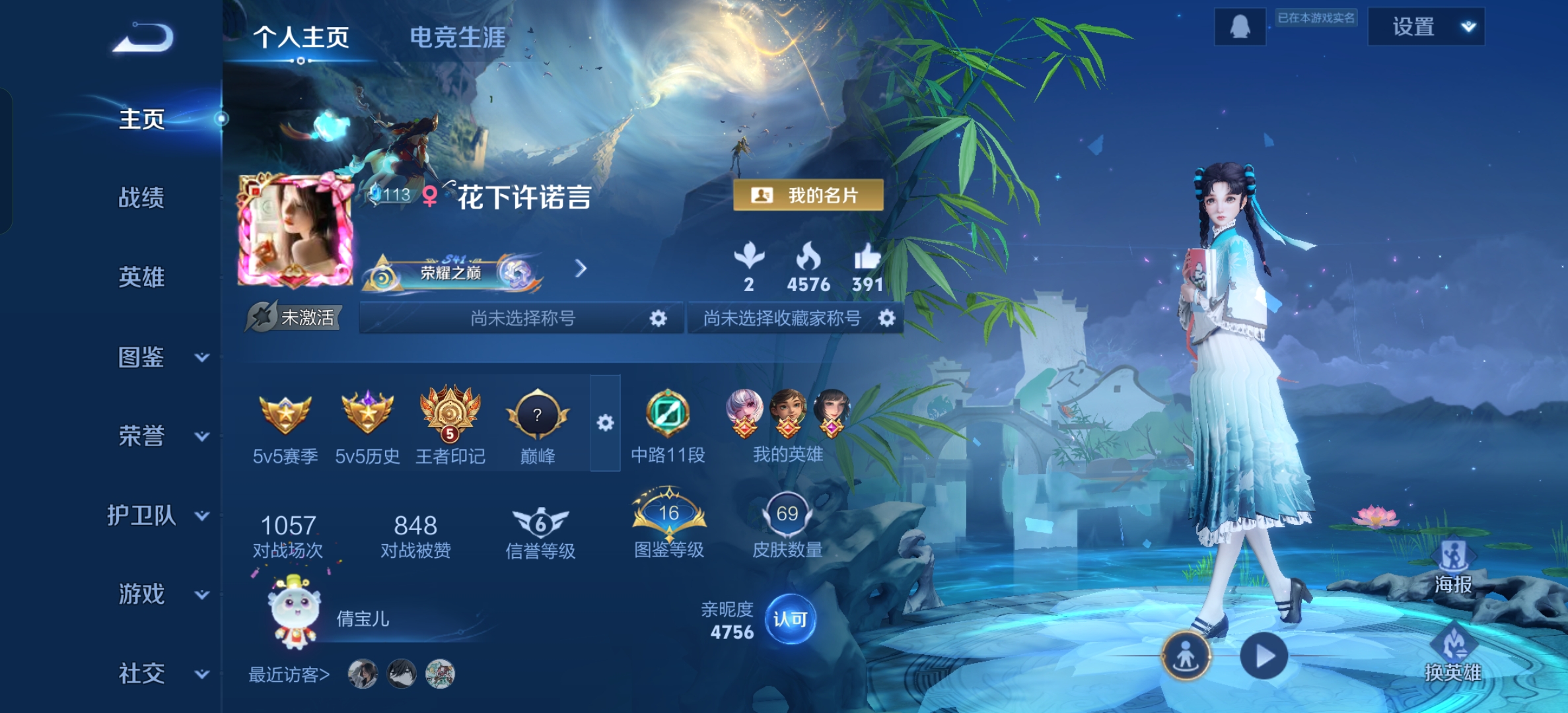Open the QQ penguin icon at top right
The image size is (1568, 713).
pos(1240,28)
